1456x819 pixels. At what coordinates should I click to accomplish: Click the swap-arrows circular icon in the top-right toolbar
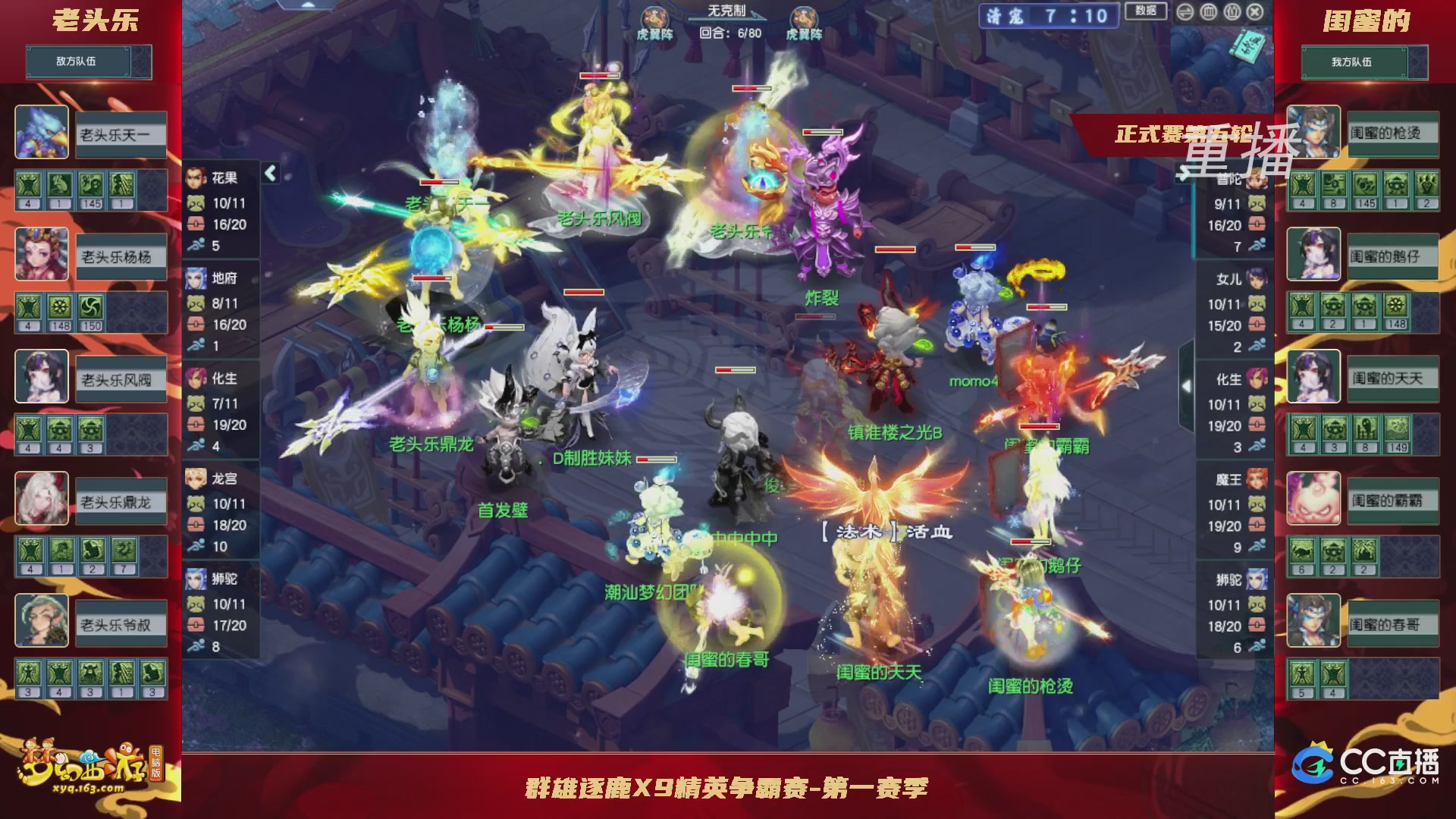[x=1185, y=12]
